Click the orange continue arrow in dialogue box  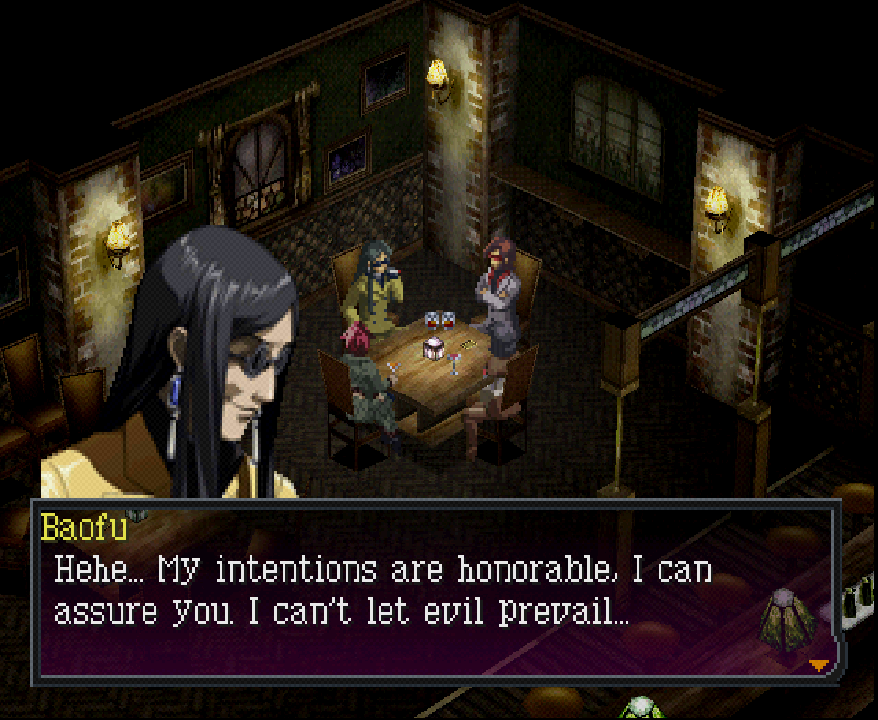point(819,665)
